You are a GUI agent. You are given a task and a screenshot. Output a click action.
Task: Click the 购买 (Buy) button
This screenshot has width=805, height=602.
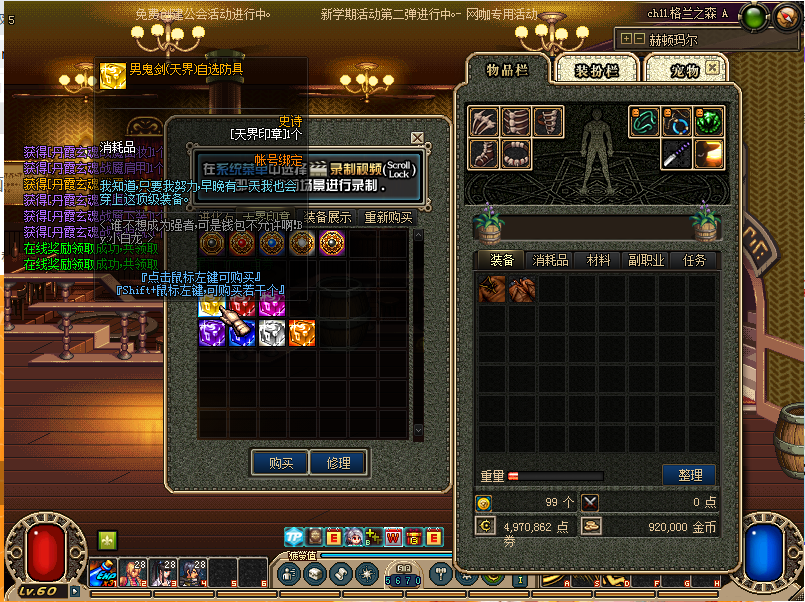[279, 463]
